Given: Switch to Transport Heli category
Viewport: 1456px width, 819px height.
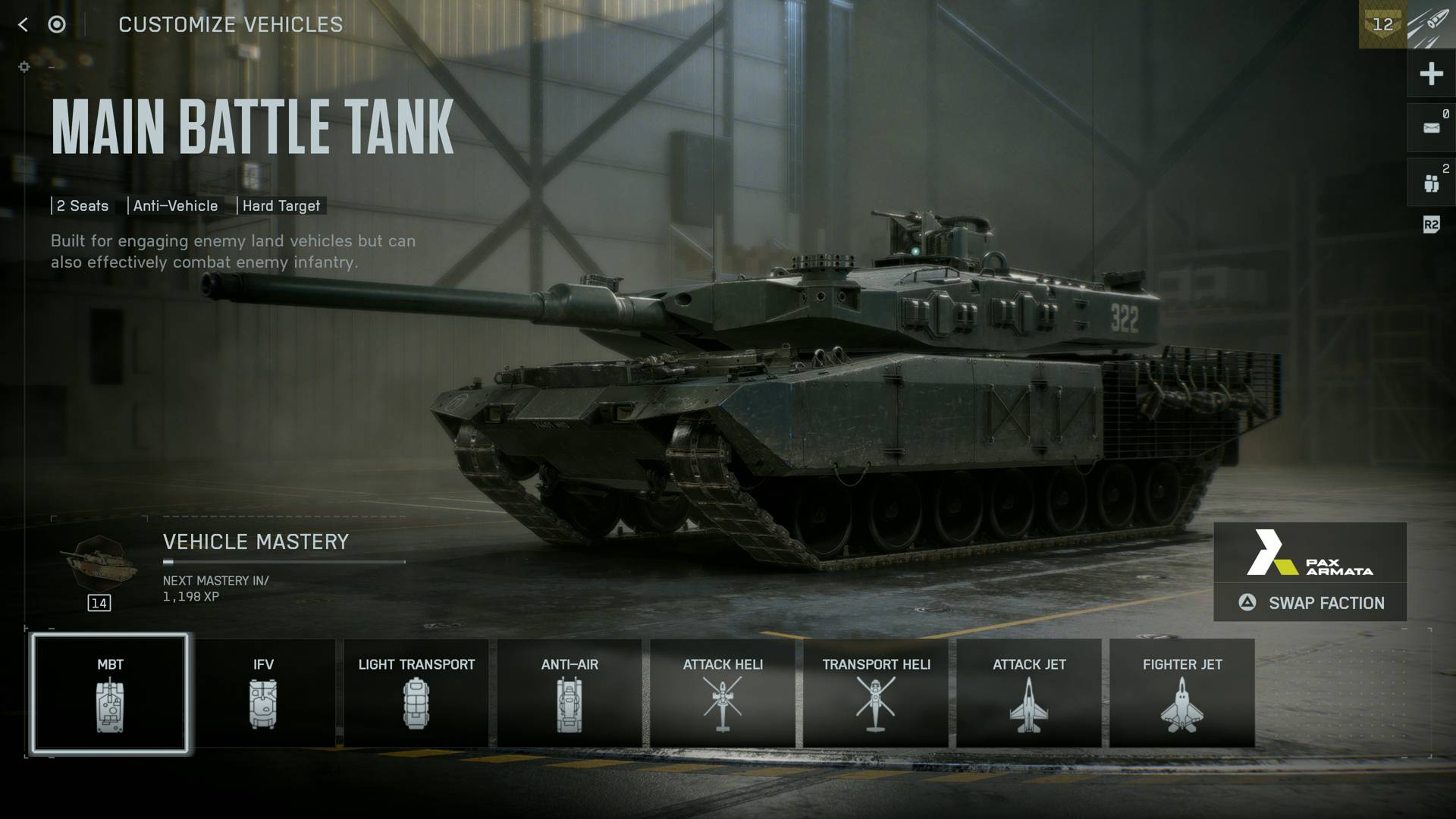Looking at the screenshot, I should pyautogui.click(x=876, y=694).
